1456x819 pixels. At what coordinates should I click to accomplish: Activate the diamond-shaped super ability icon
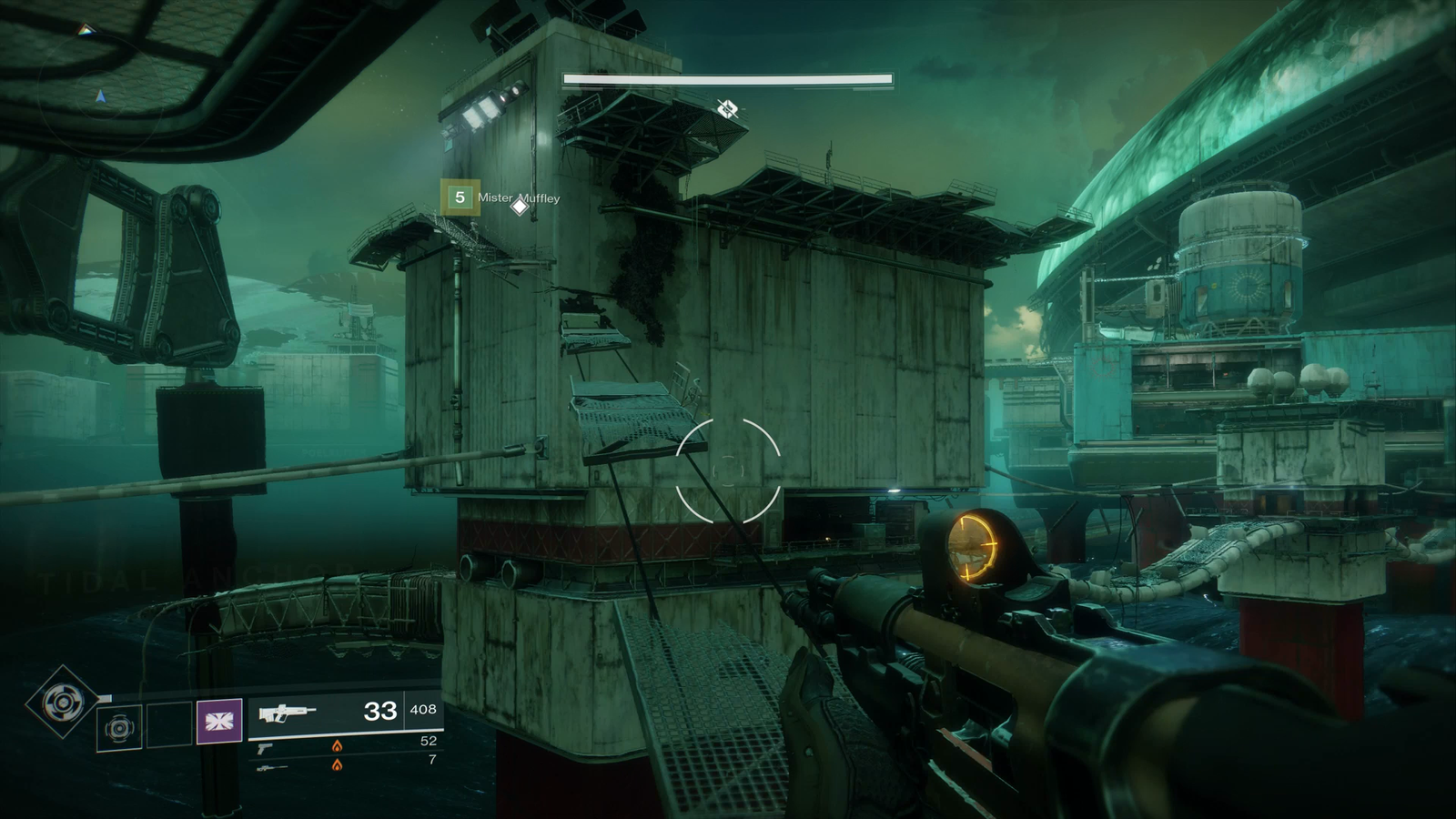pos(63,702)
